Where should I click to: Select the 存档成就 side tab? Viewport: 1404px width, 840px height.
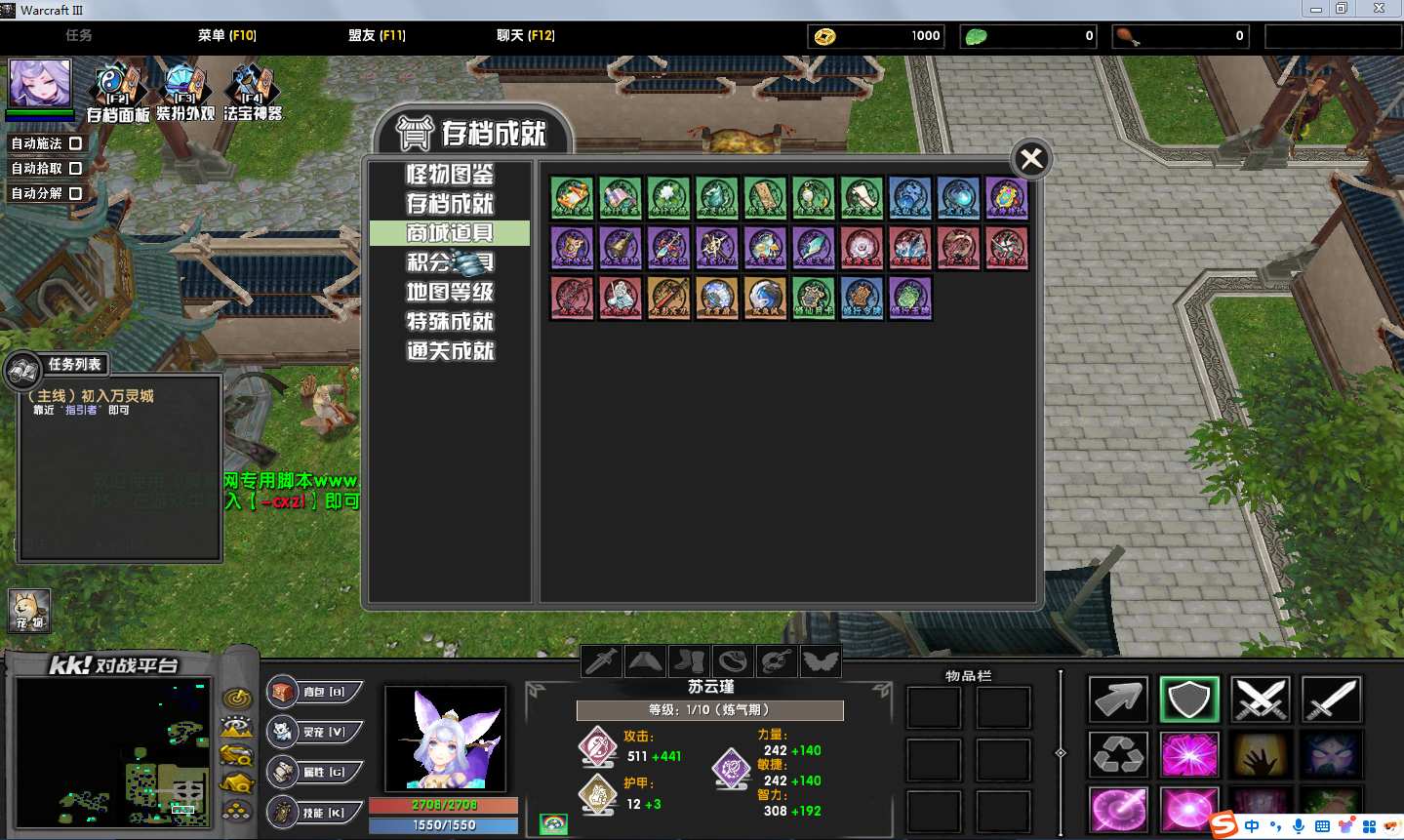pos(450,204)
